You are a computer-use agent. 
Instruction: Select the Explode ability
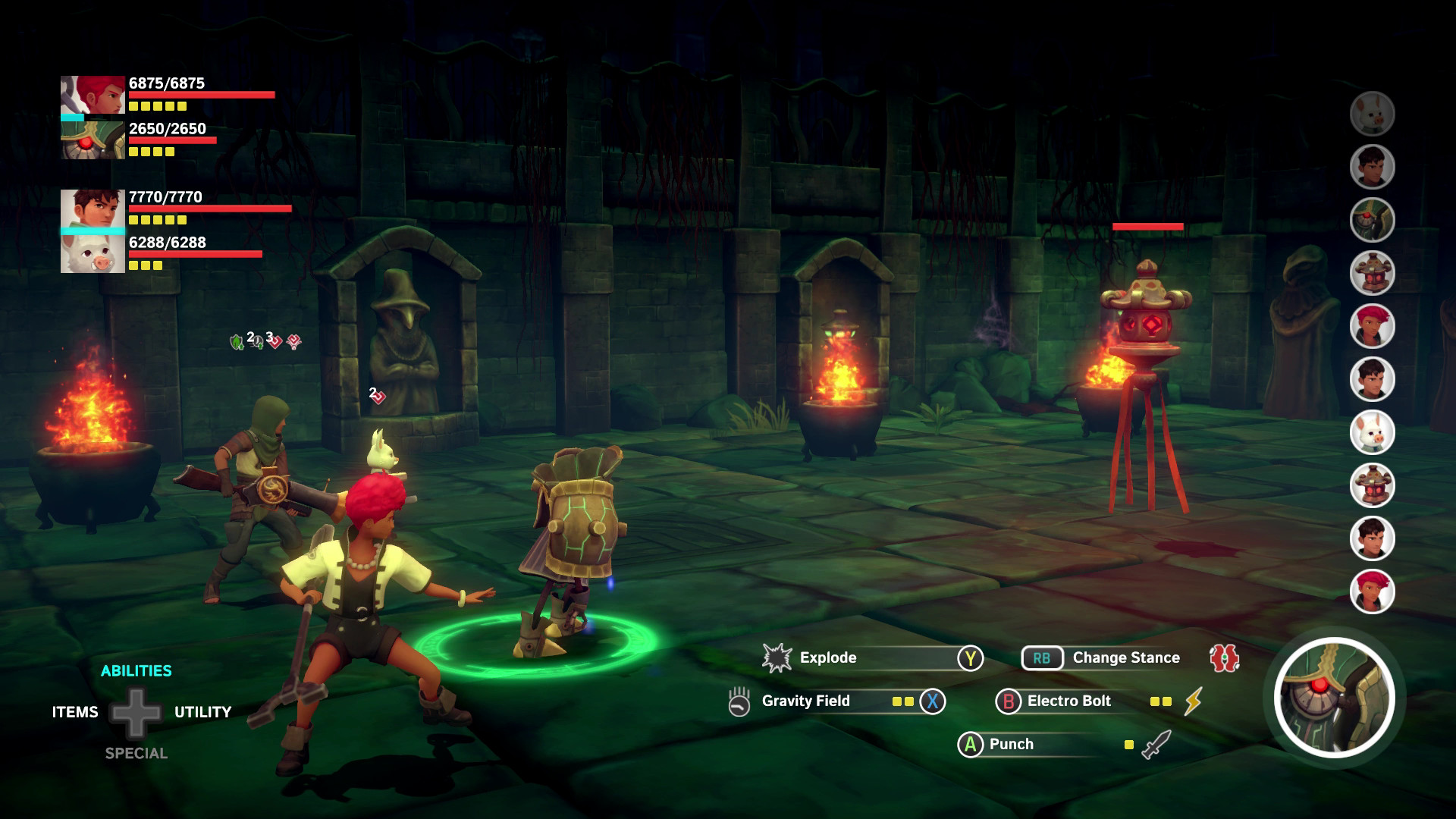[x=827, y=658]
